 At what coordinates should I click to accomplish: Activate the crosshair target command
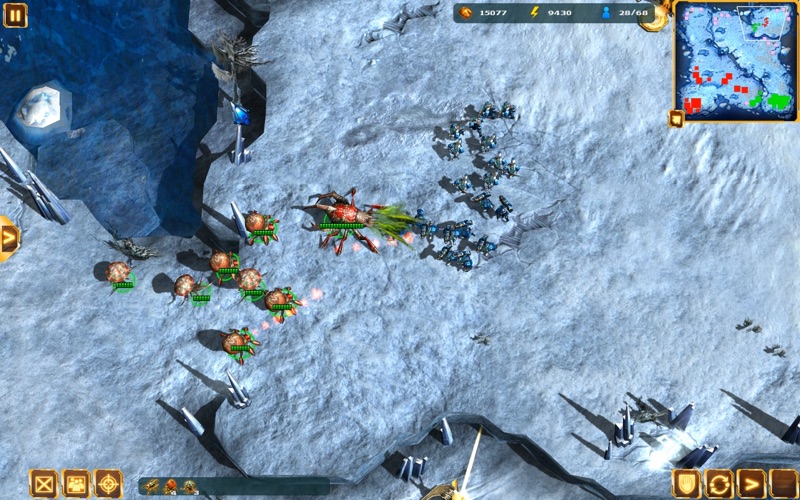tap(108, 484)
